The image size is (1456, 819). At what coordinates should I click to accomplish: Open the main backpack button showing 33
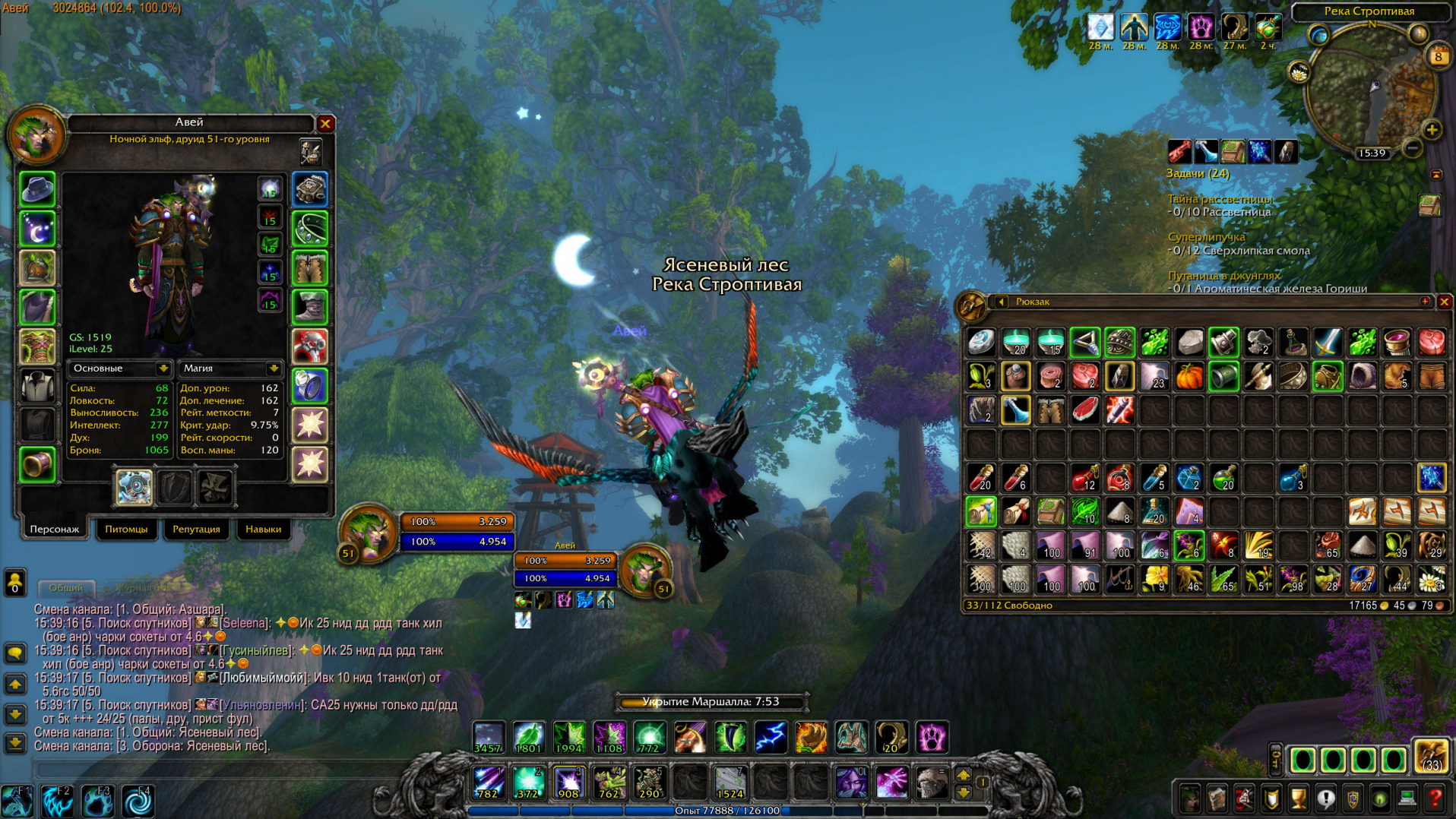click(x=1430, y=757)
